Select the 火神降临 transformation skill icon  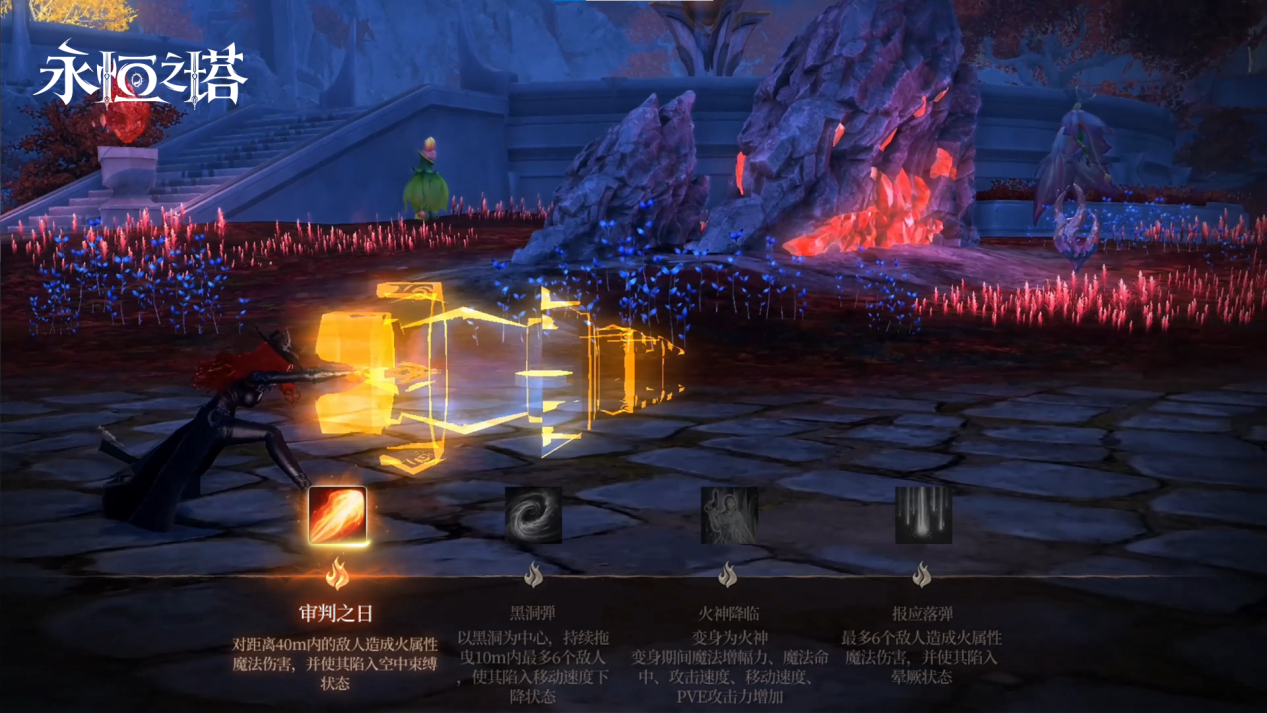coord(728,516)
